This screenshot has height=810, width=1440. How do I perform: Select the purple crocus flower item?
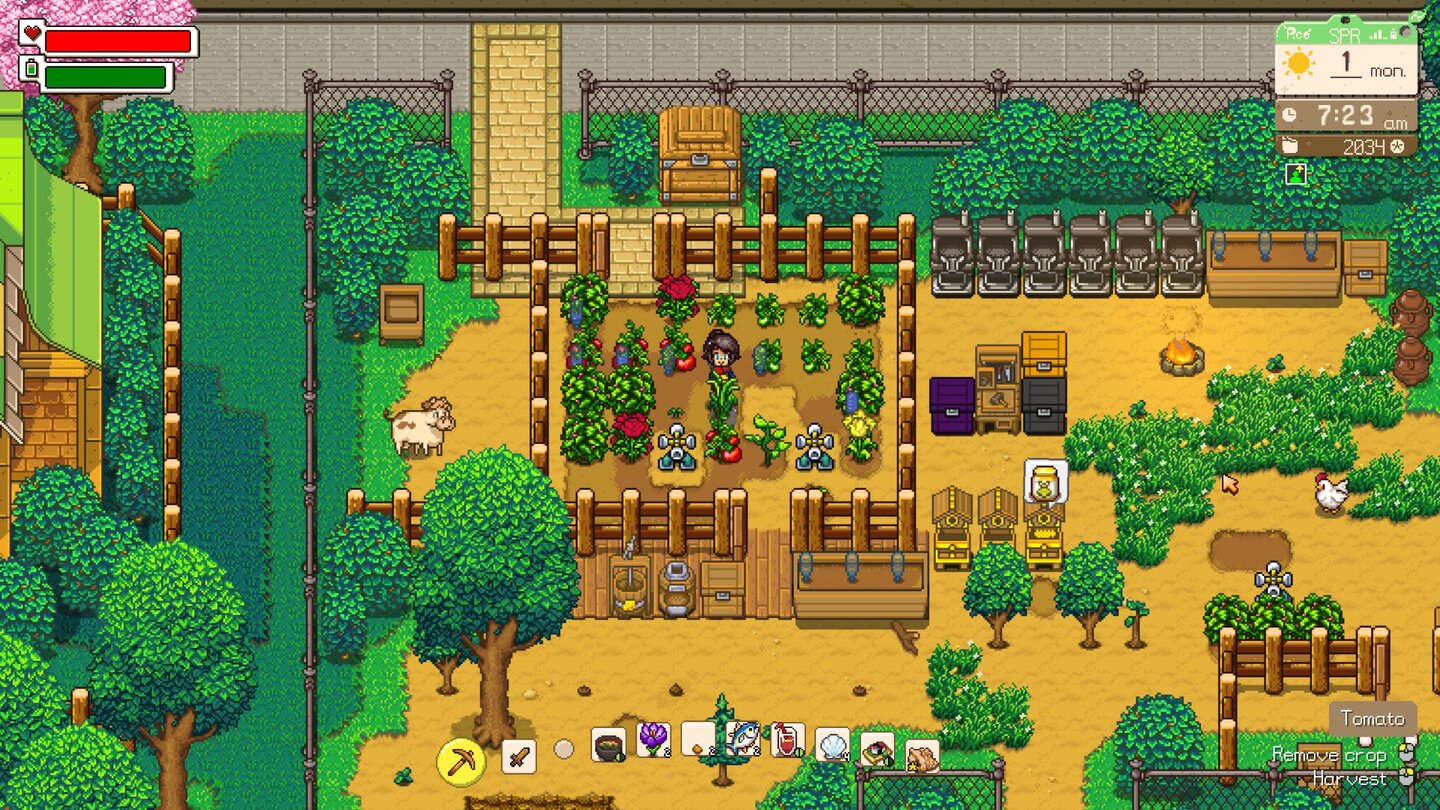pyautogui.click(x=652, y=737)
